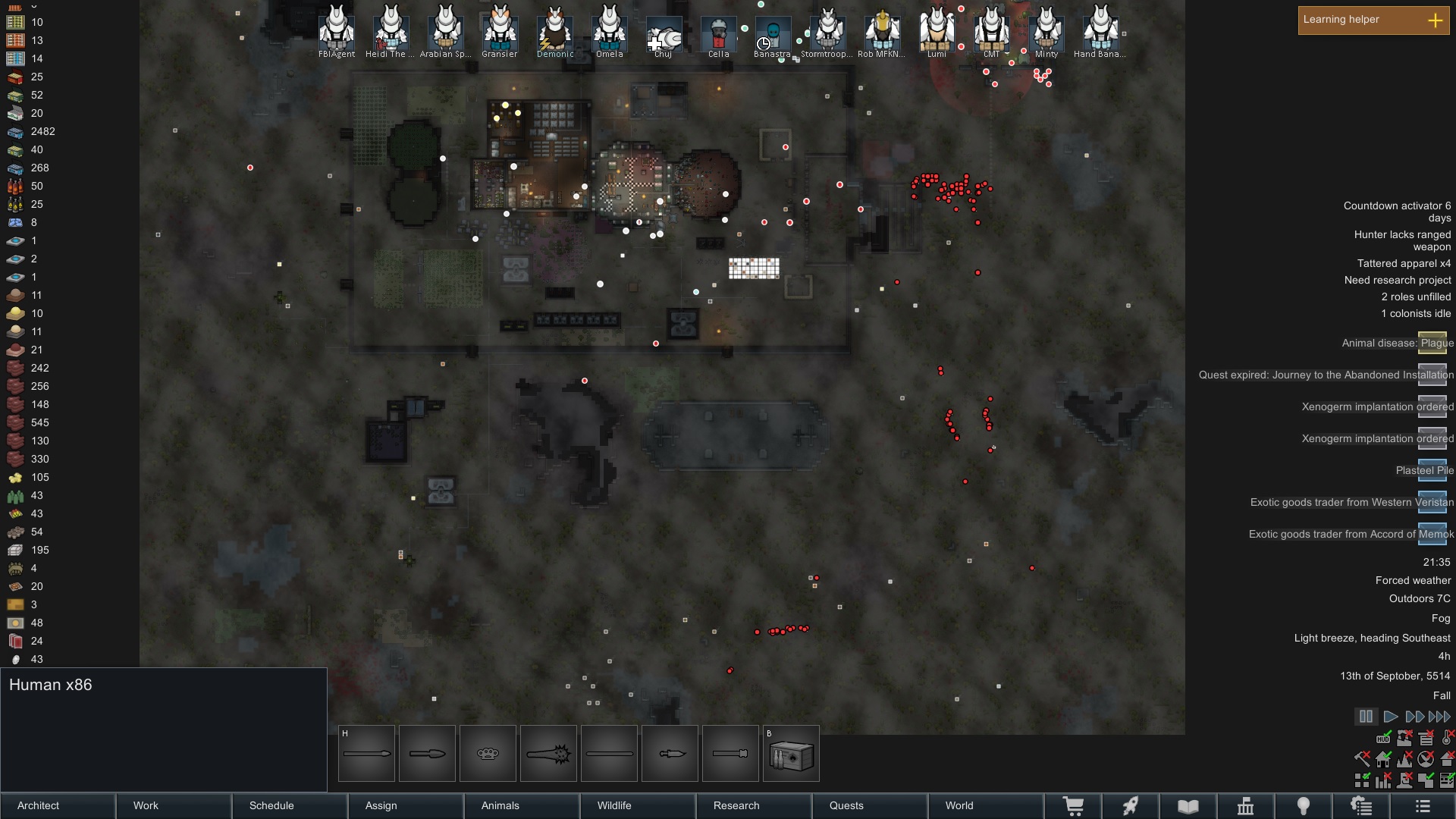Click the pause button
Viewport: 1456px width, 819px height.
1366,716
